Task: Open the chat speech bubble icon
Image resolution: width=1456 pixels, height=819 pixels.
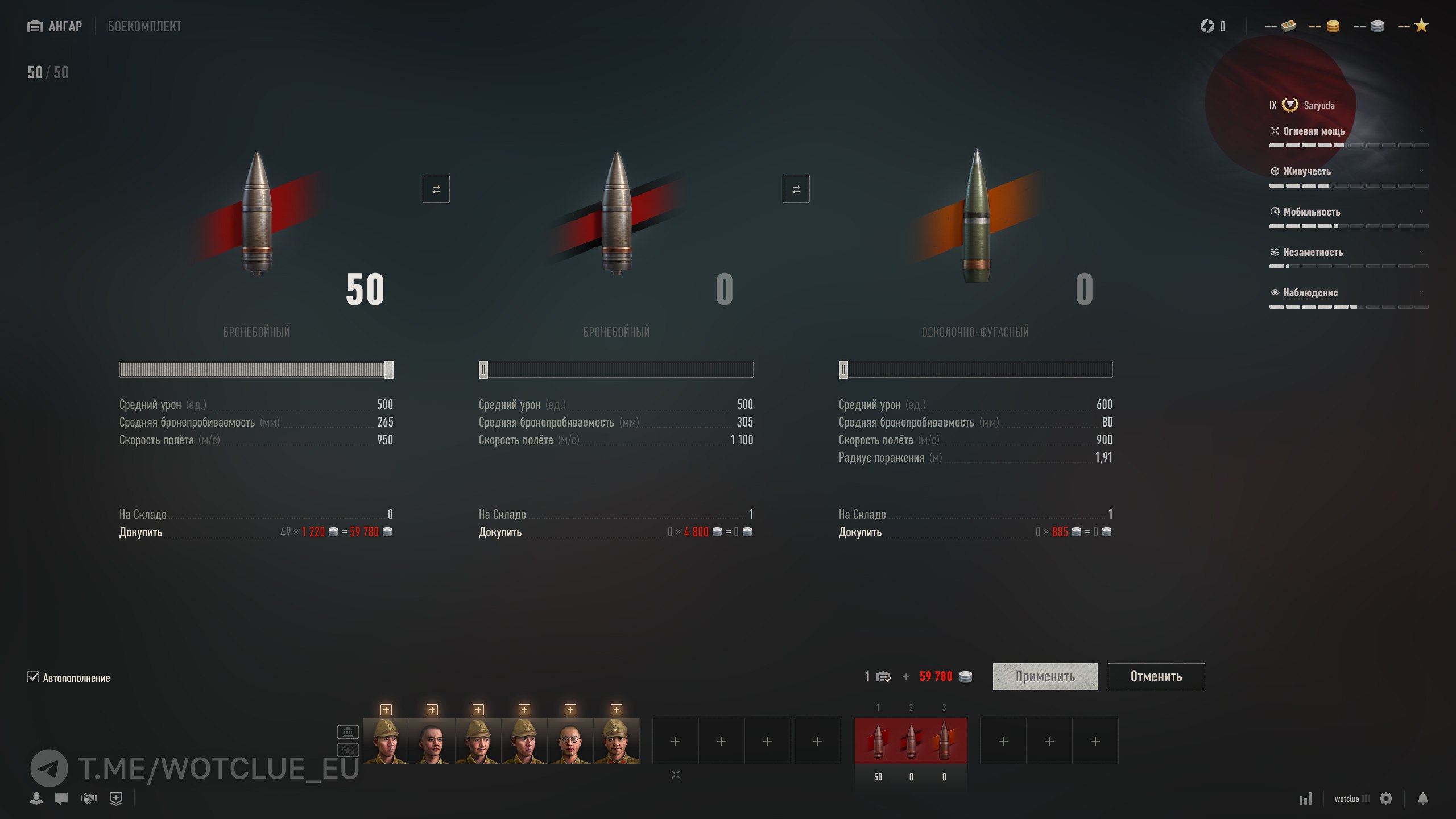Action: pos(61,799)
